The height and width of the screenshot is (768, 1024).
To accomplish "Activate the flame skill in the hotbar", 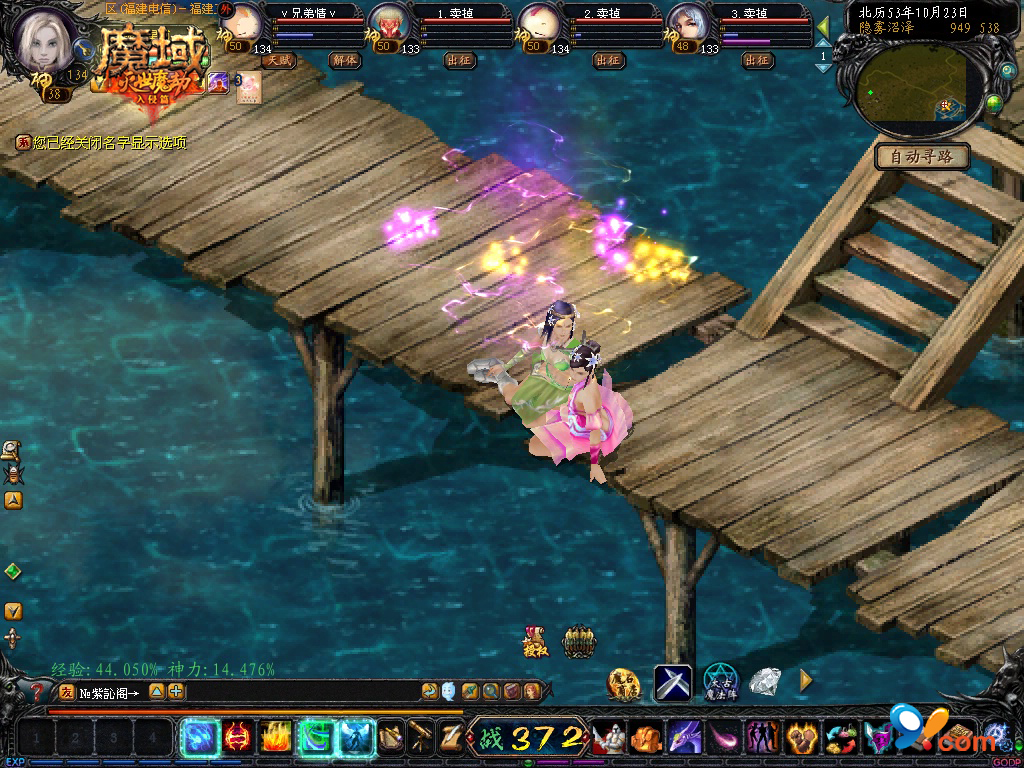I will pos(276,738).
